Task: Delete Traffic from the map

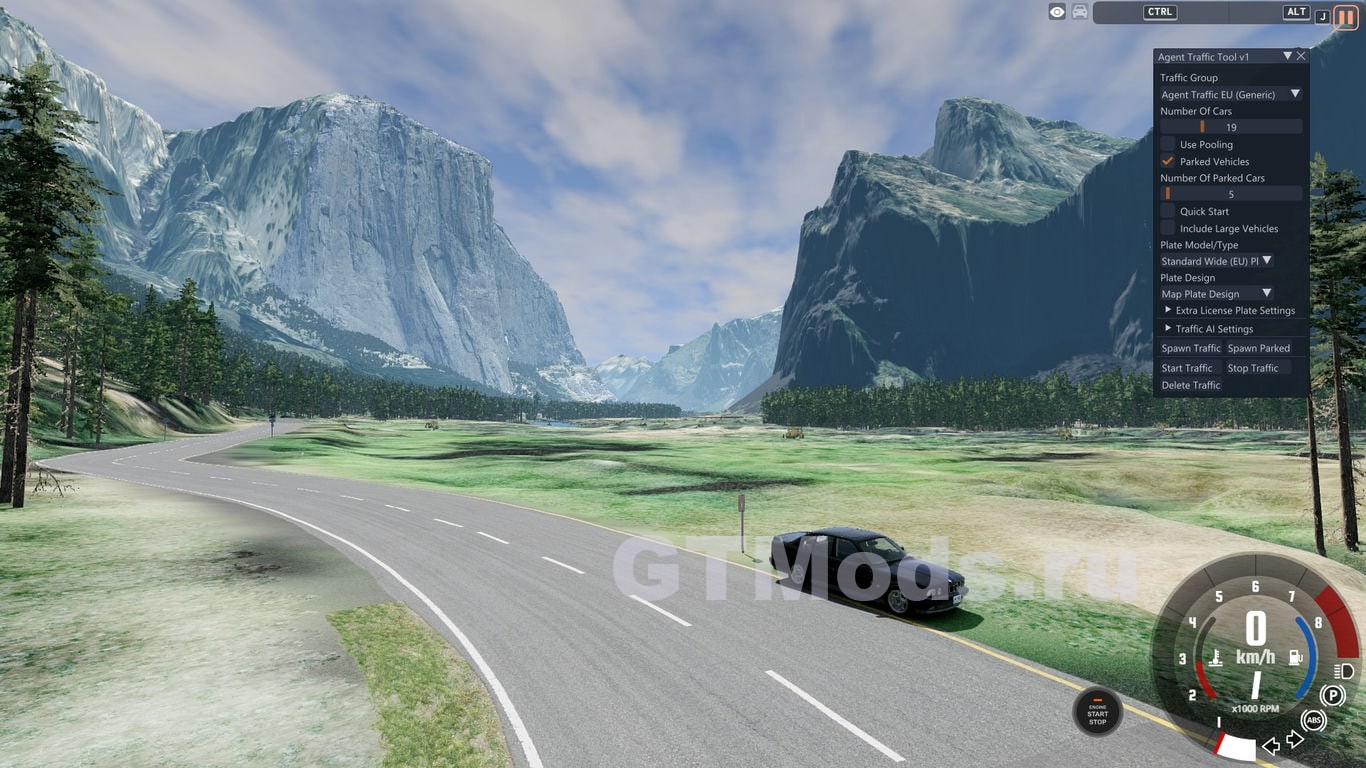Action: click(1190, 385)
